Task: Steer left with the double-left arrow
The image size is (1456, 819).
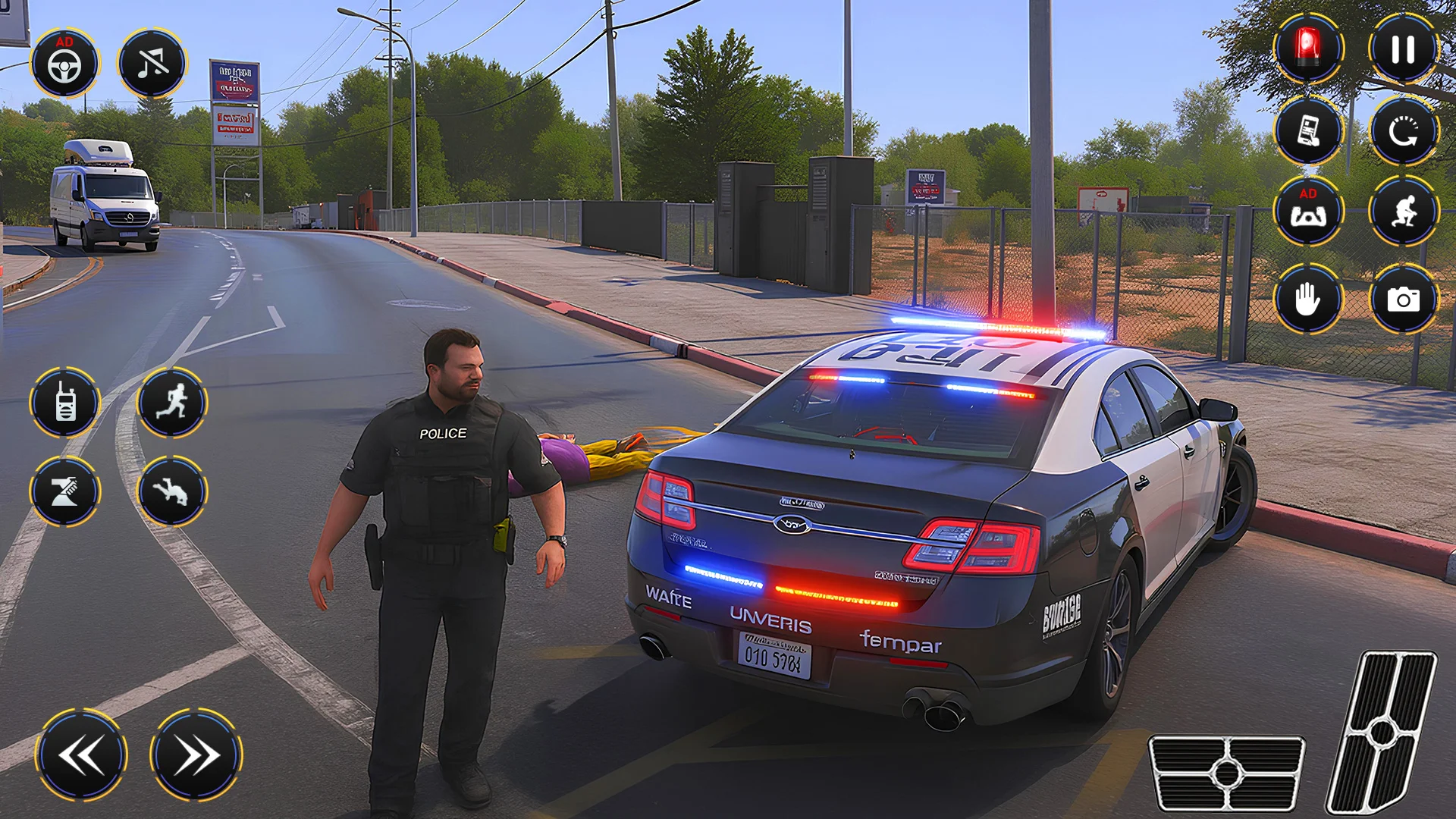Action: click(82, 755)
